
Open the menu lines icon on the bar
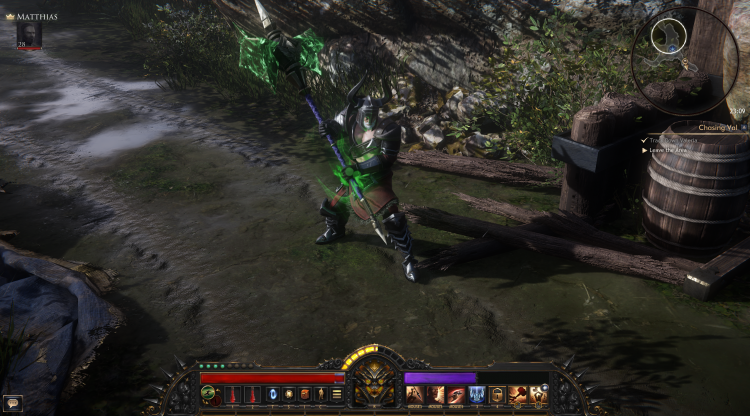(x=337, y=394)
